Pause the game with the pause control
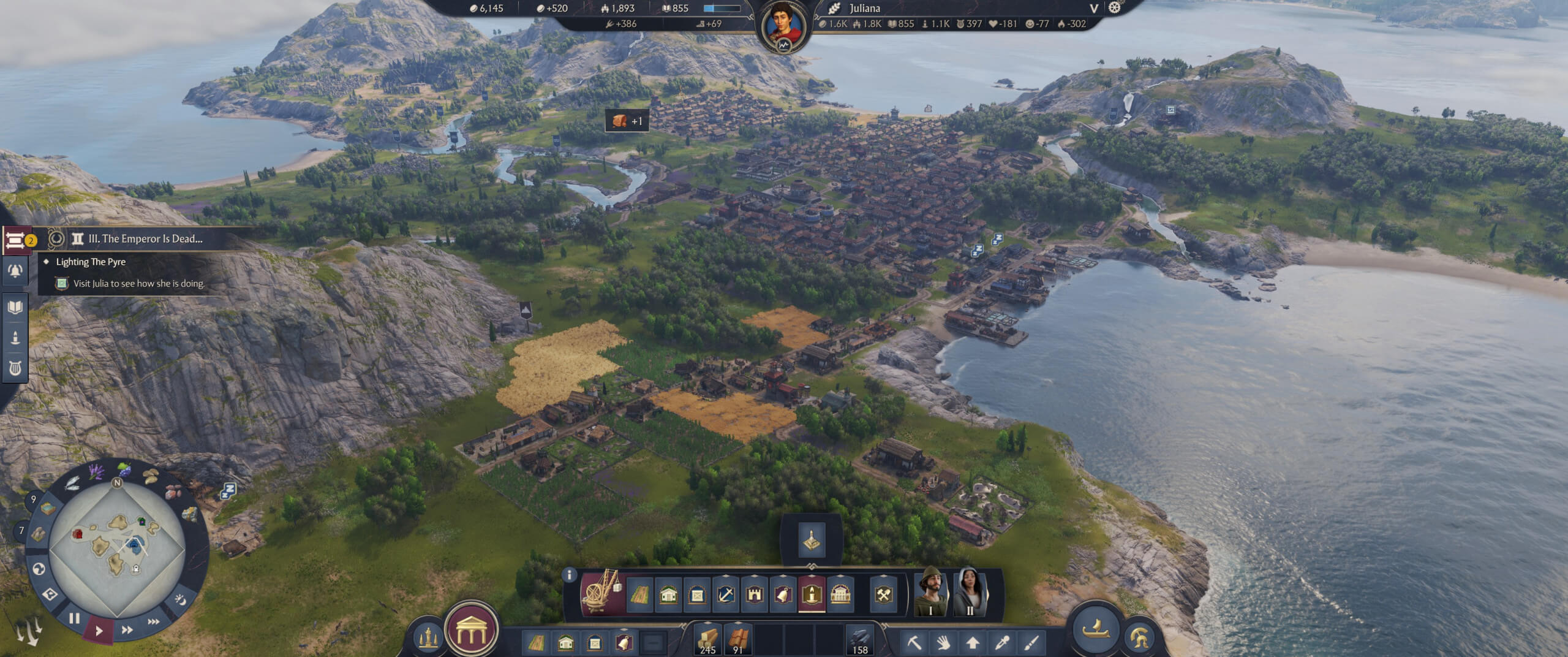Screen dimensions: 1568x657 coord(75,619)
